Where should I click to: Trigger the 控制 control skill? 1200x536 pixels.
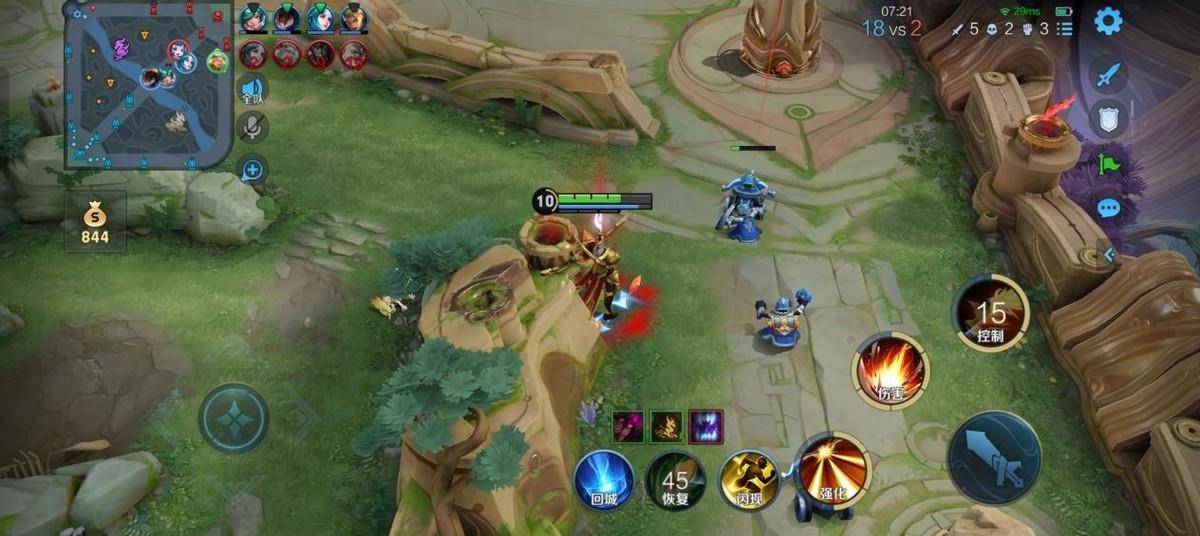pyautogui.click(x=990, y=313)
